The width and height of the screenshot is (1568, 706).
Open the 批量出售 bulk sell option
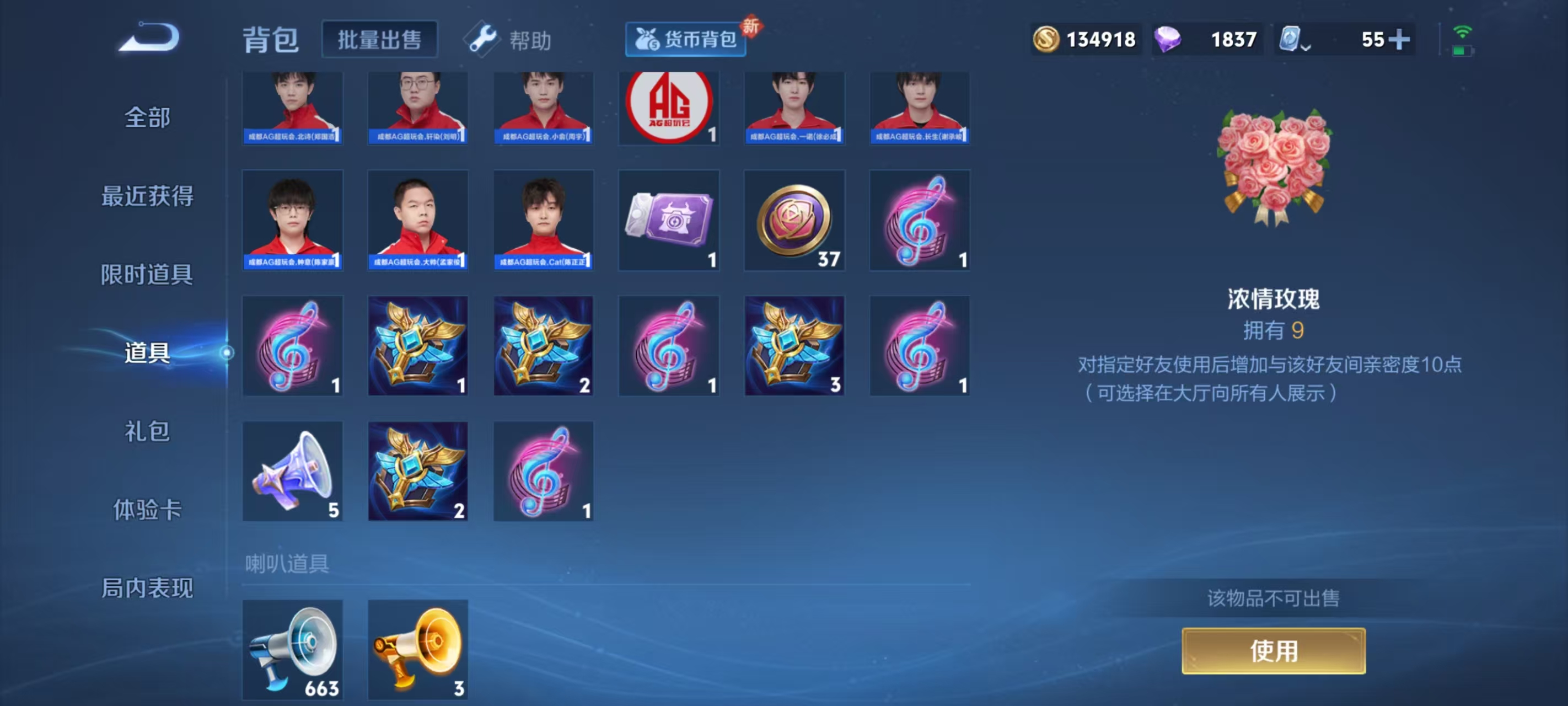(379, 40)
